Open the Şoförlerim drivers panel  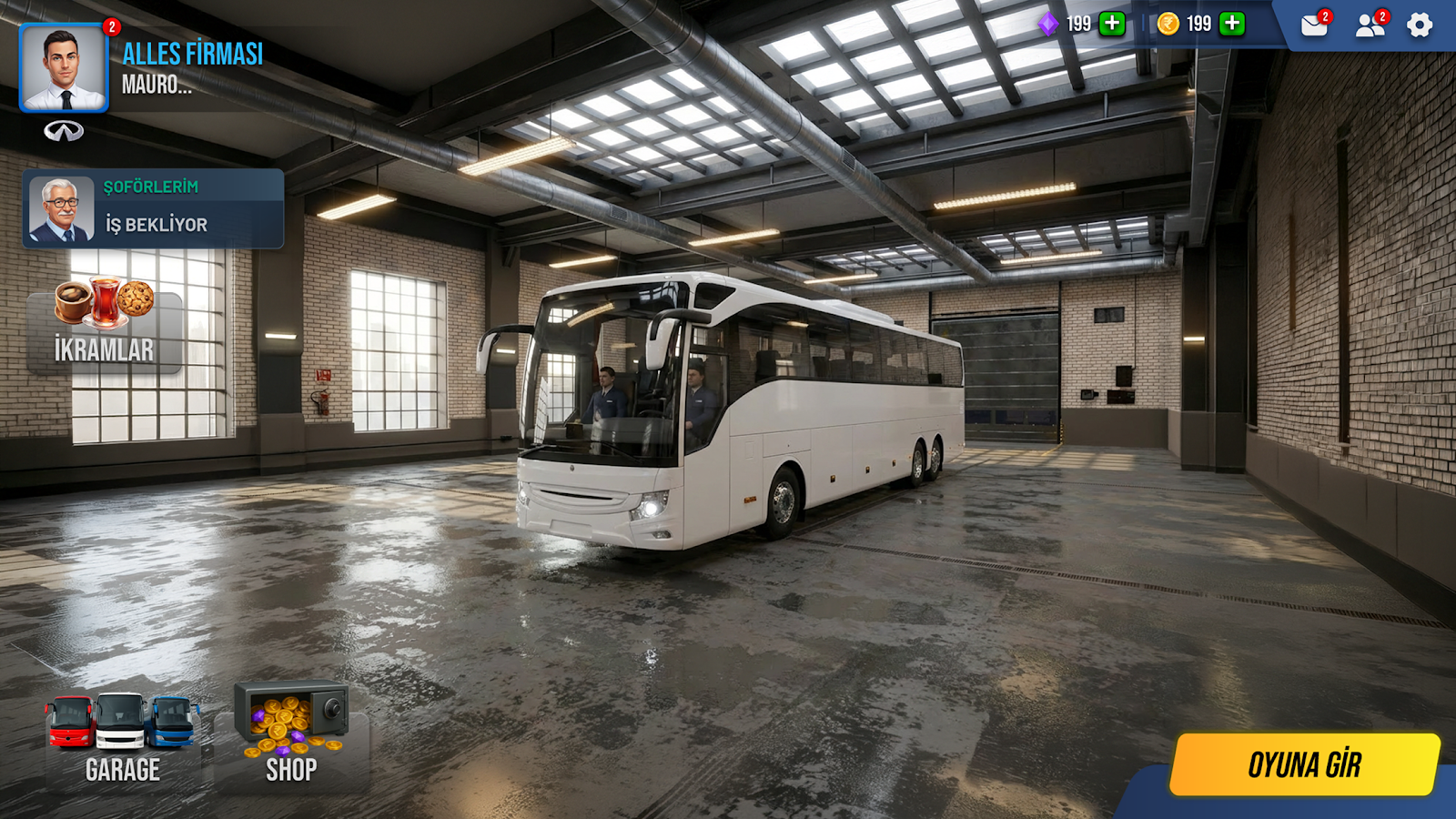tap(153, 208)
